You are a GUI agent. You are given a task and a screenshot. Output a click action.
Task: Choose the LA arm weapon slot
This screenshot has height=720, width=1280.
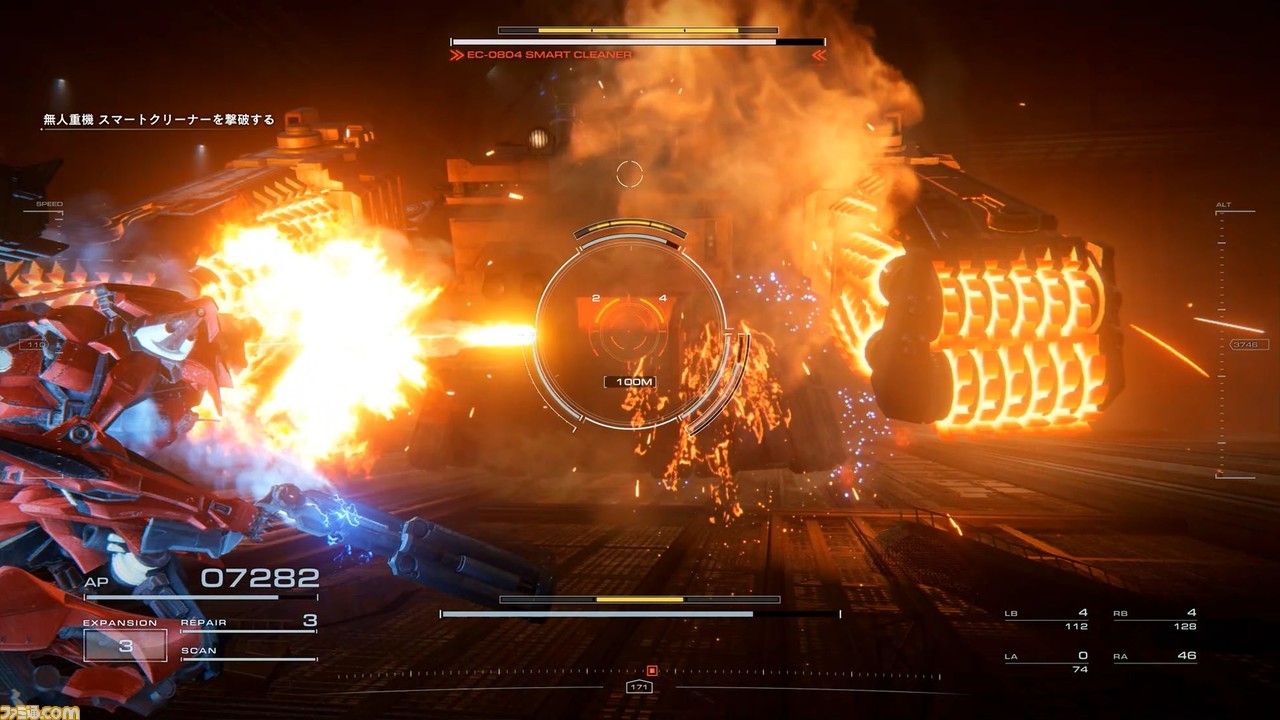click(1046, 662)
